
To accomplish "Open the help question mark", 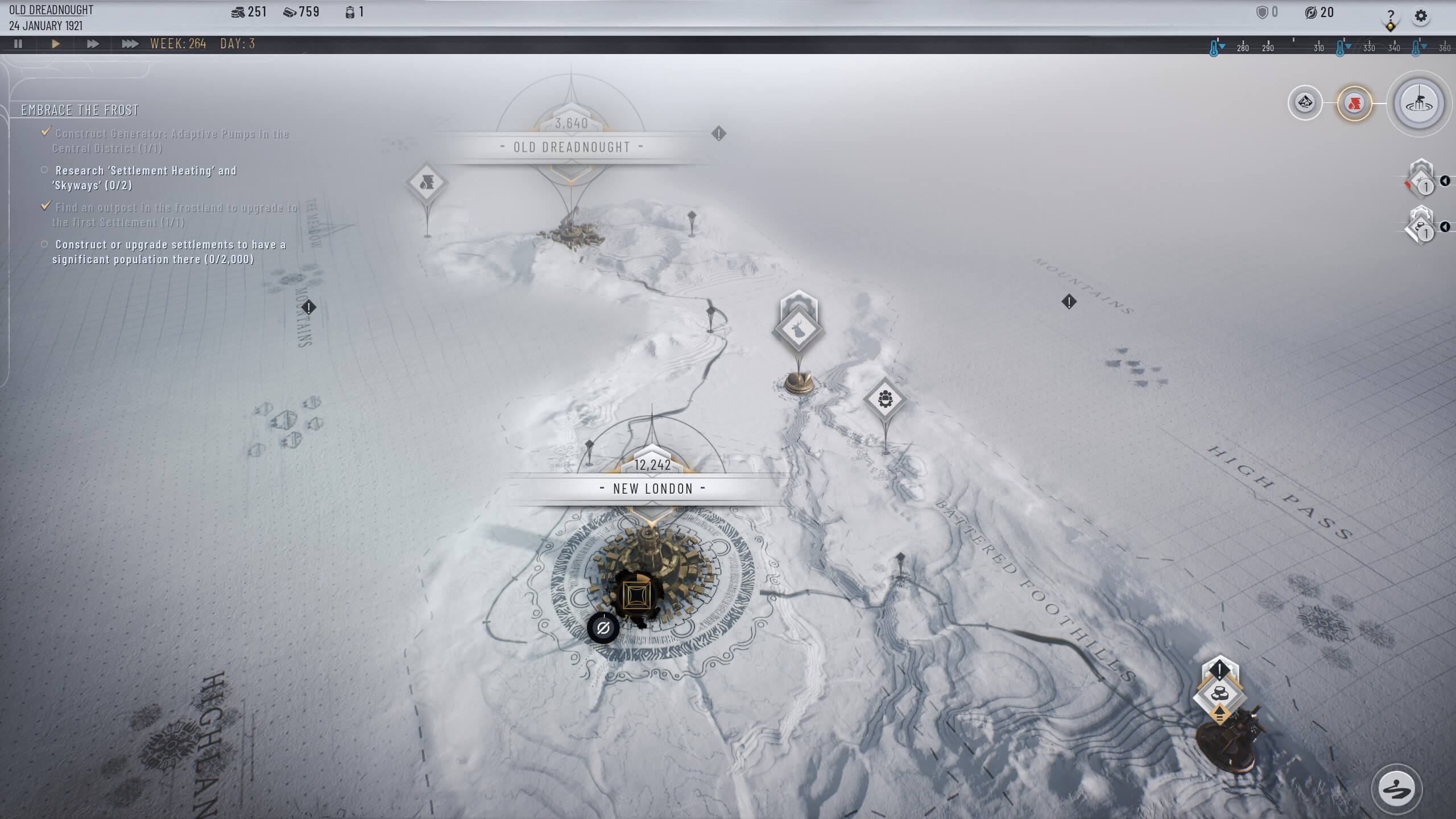I will (x=1391, y=16).
